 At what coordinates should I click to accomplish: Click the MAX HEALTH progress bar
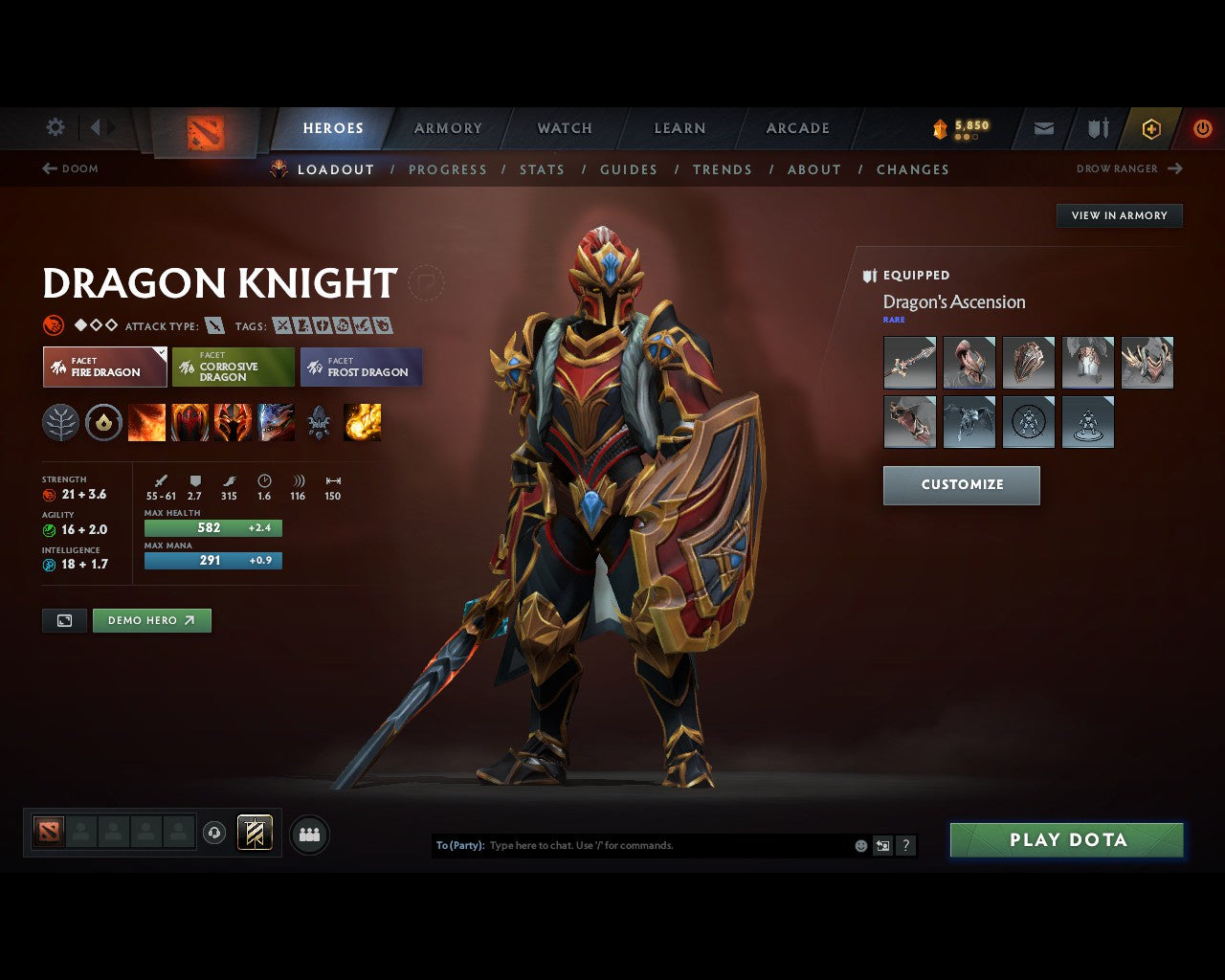click(x=212, y=527)
